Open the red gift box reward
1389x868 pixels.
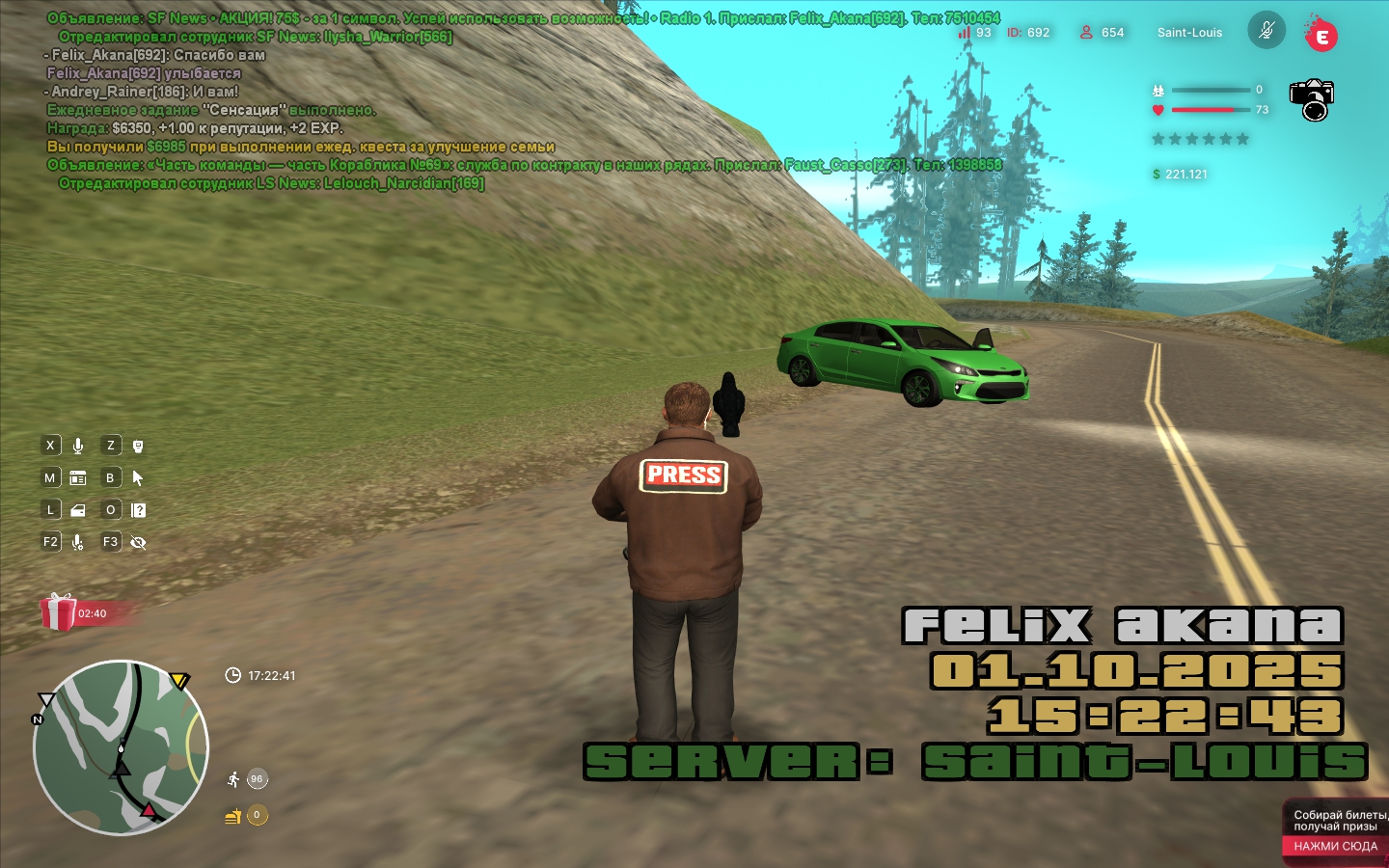tap(59, 612)
